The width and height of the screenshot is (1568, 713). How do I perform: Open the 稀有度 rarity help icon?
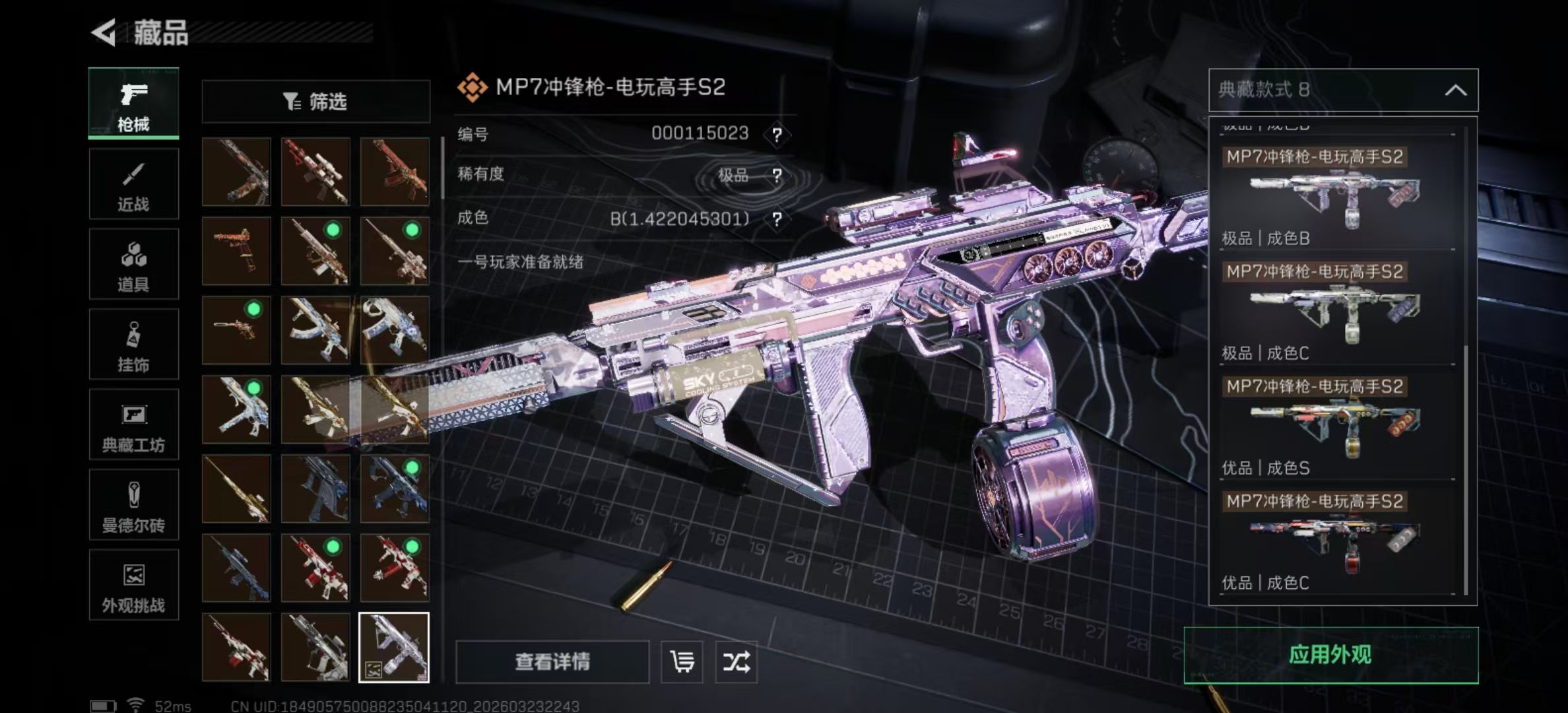click(x=777, y=176)
